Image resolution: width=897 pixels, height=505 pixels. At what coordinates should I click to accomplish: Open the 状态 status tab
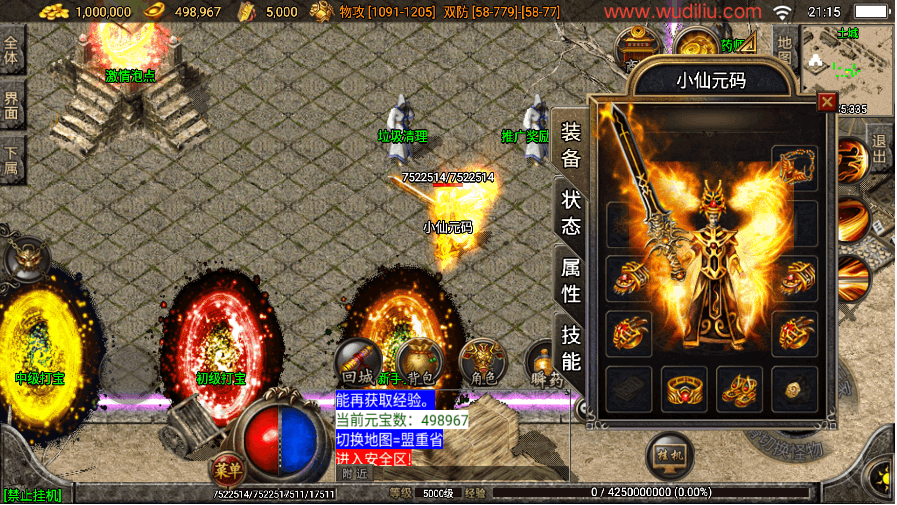(x=571, y=212)
